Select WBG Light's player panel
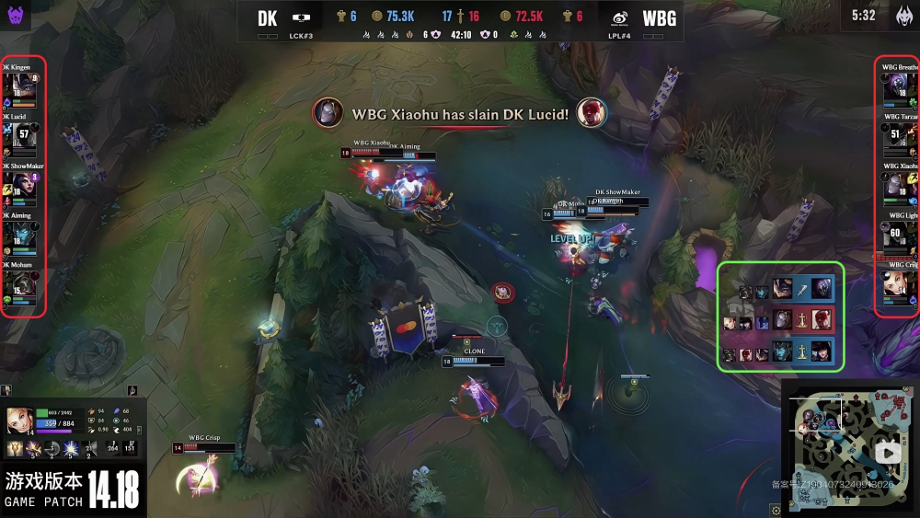The width and height of the screenshot is (920, 518). point(899,235)
